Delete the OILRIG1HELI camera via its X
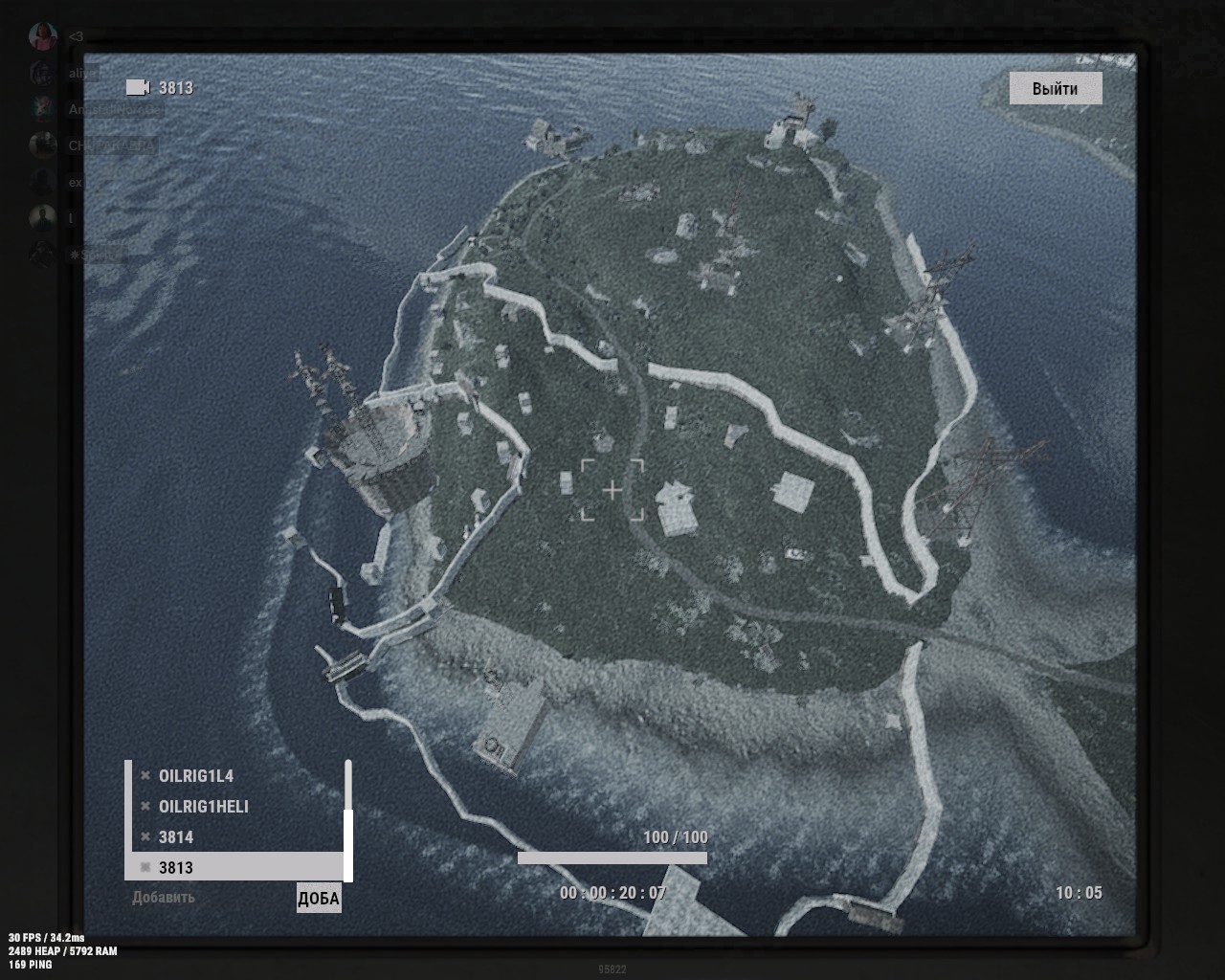Screen dimensions: 1225x980 pyautogui.click(x=145, y=807)
